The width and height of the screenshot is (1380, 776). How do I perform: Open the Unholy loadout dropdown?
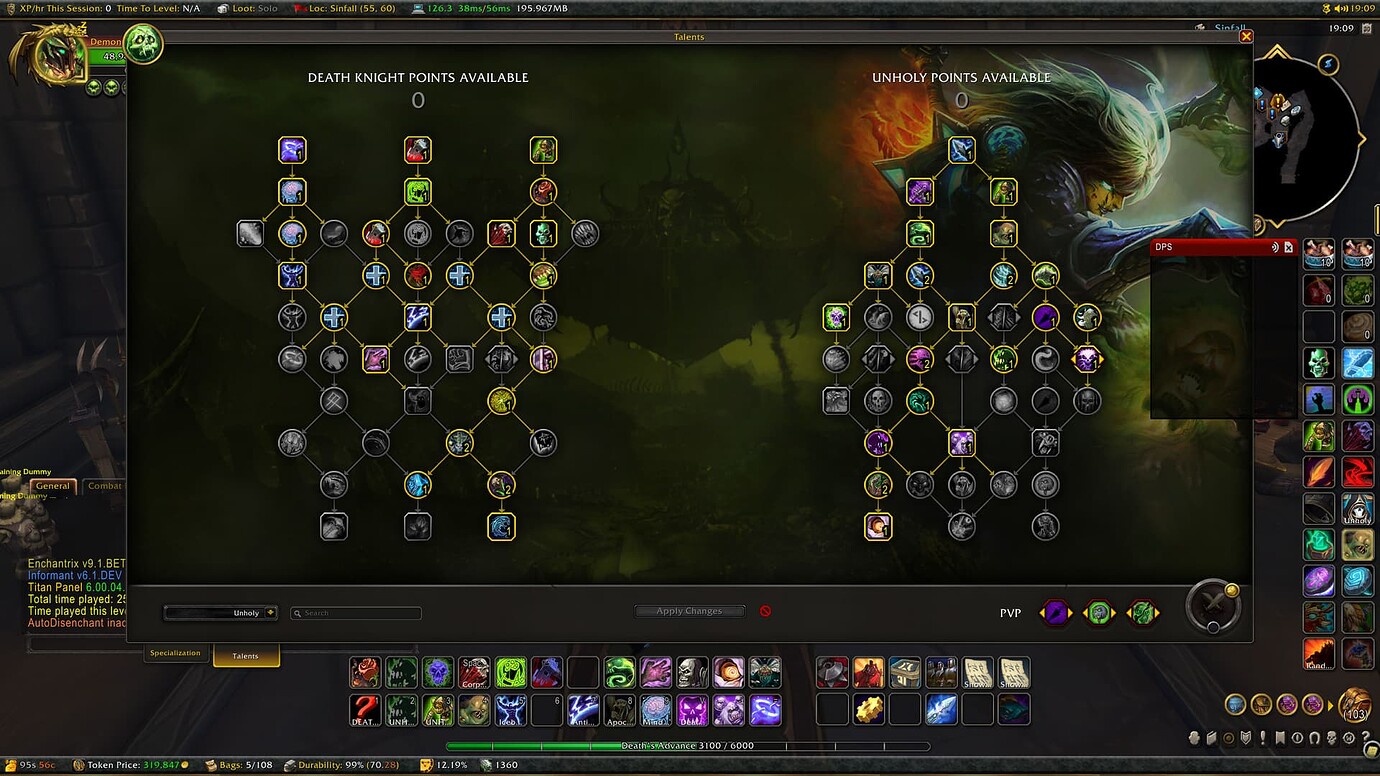tap(221, 613)
